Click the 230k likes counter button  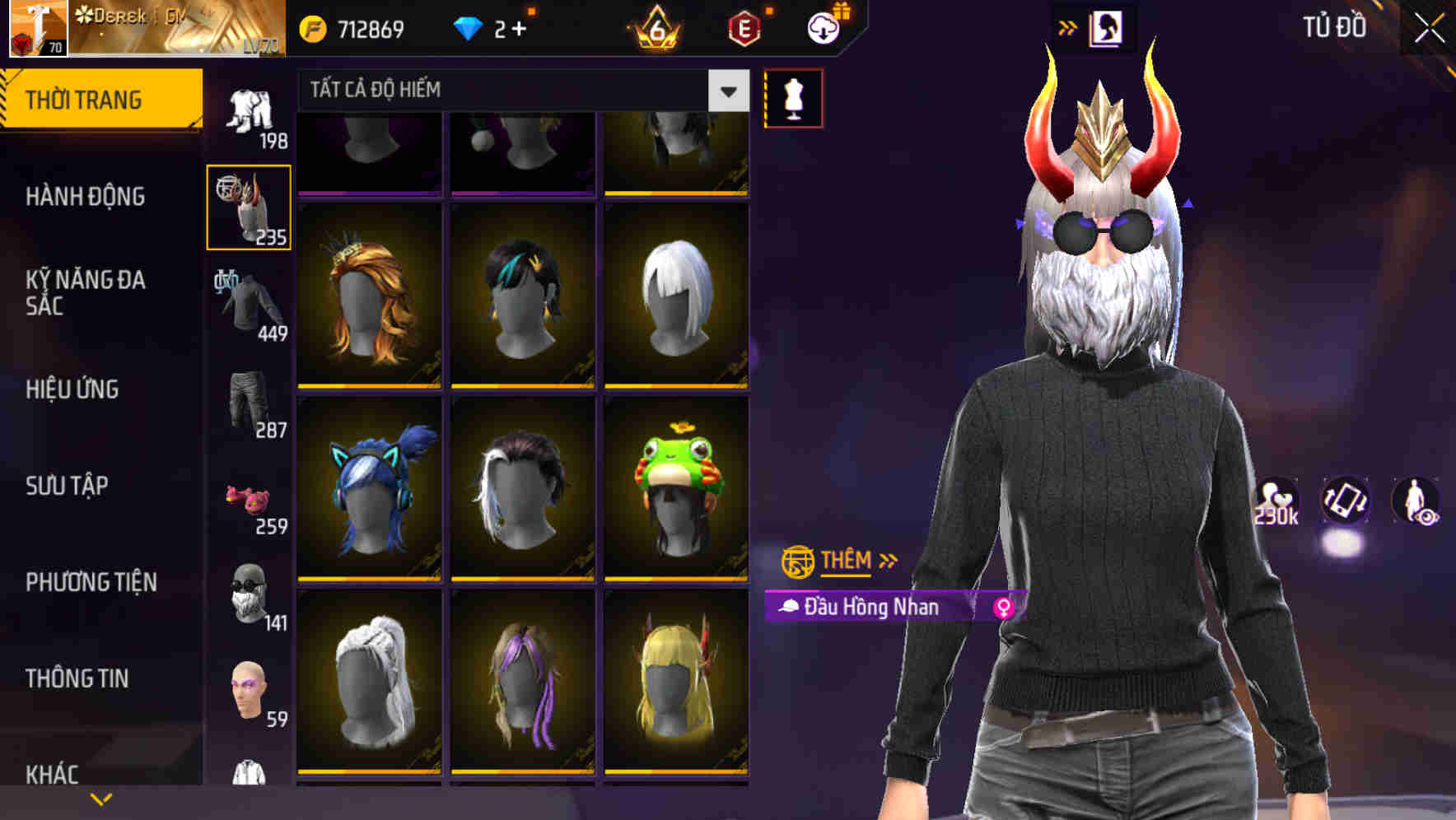(x=1275, y=501)
